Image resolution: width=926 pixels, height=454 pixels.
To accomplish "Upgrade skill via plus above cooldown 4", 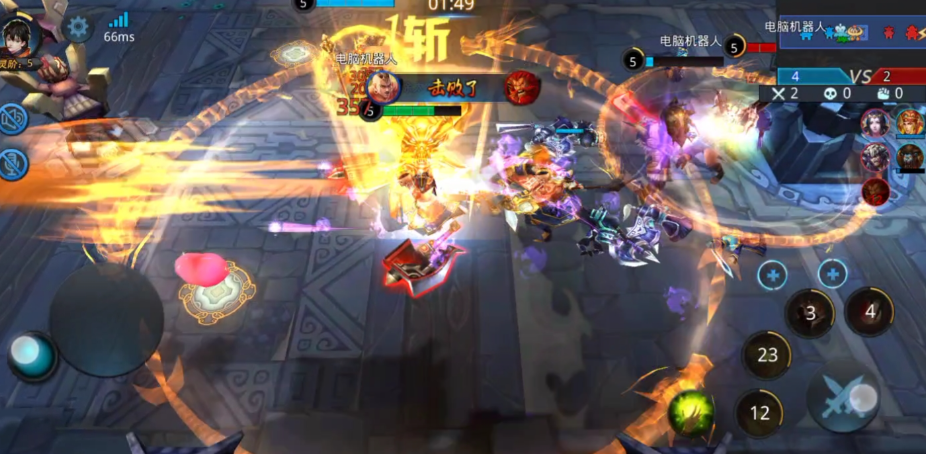I will [x=832, y=273].
